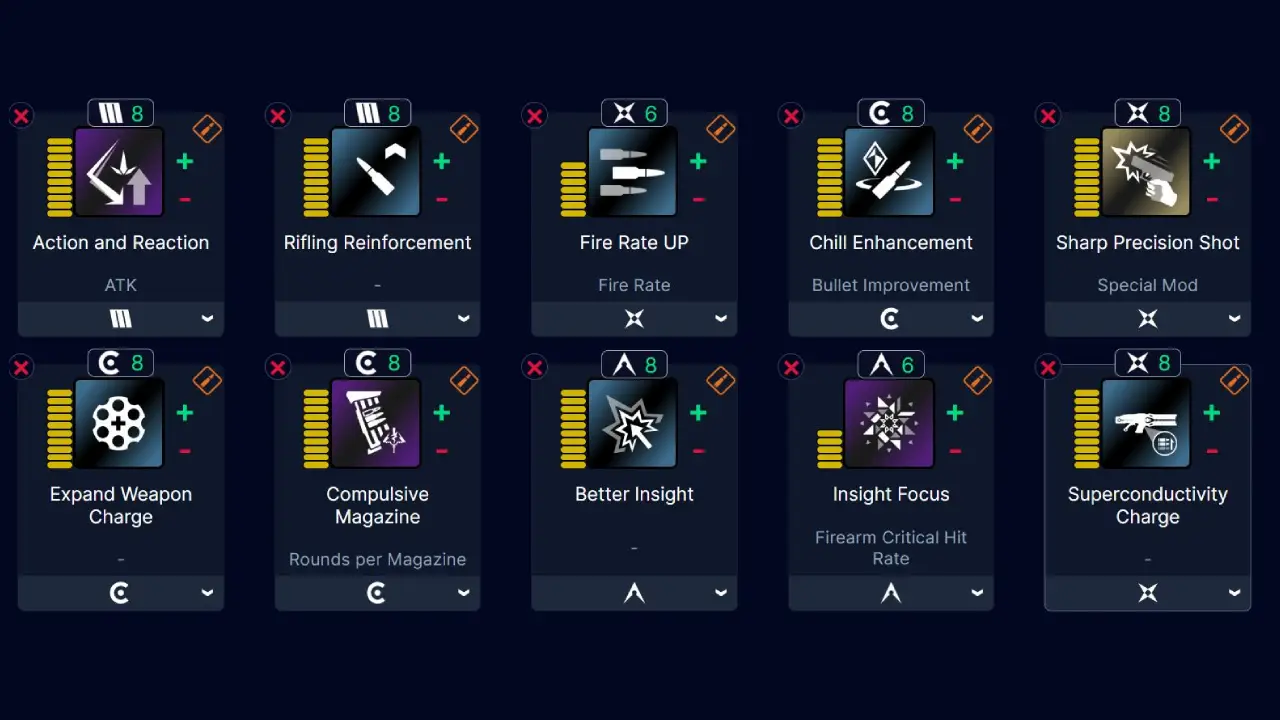Remove Expand Weapon Charge with its X button
Image resolution: width=1280 pixels, height=720 pixels.
click(21, 367)
